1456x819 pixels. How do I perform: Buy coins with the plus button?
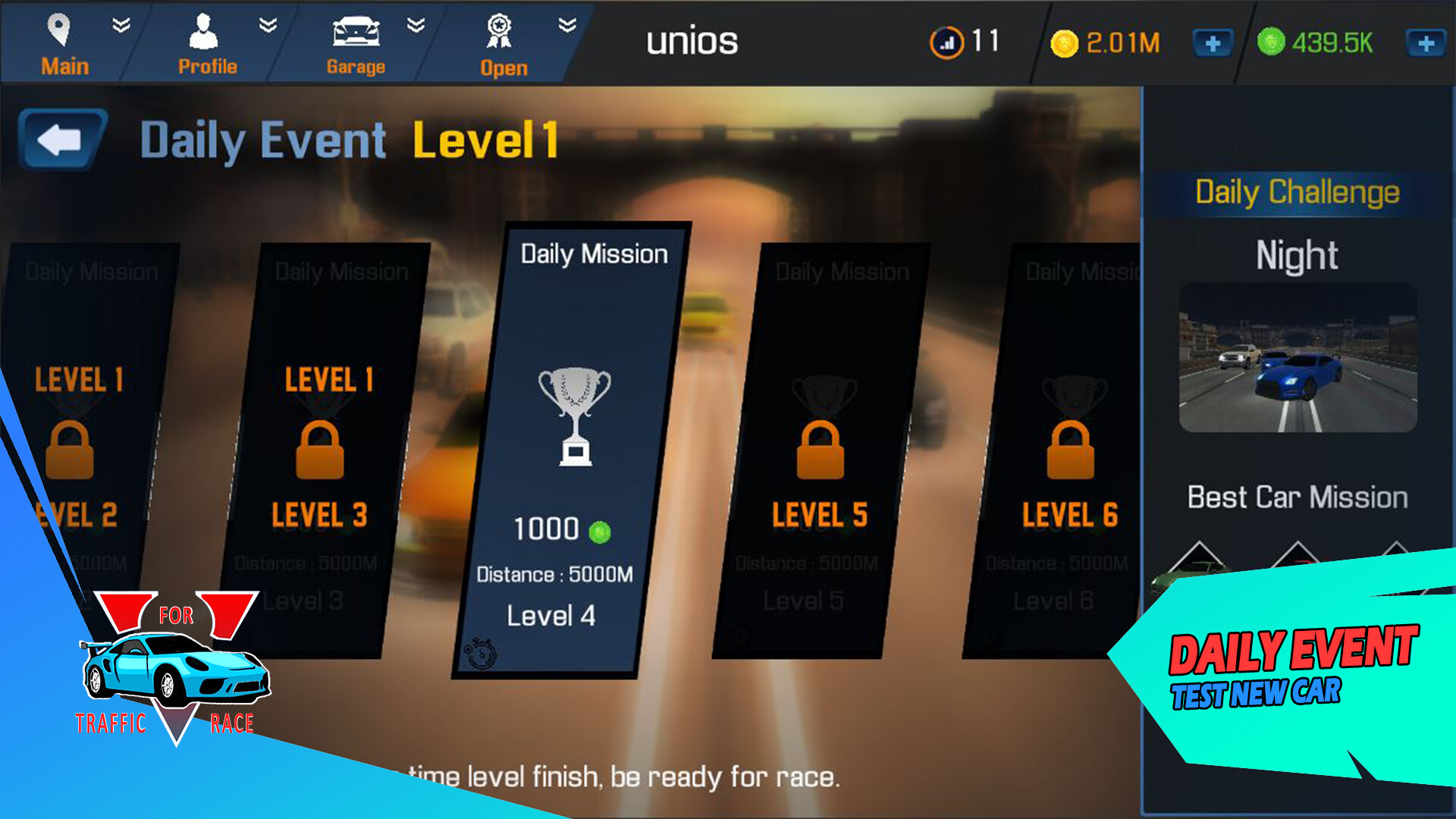click(1213, 43)
